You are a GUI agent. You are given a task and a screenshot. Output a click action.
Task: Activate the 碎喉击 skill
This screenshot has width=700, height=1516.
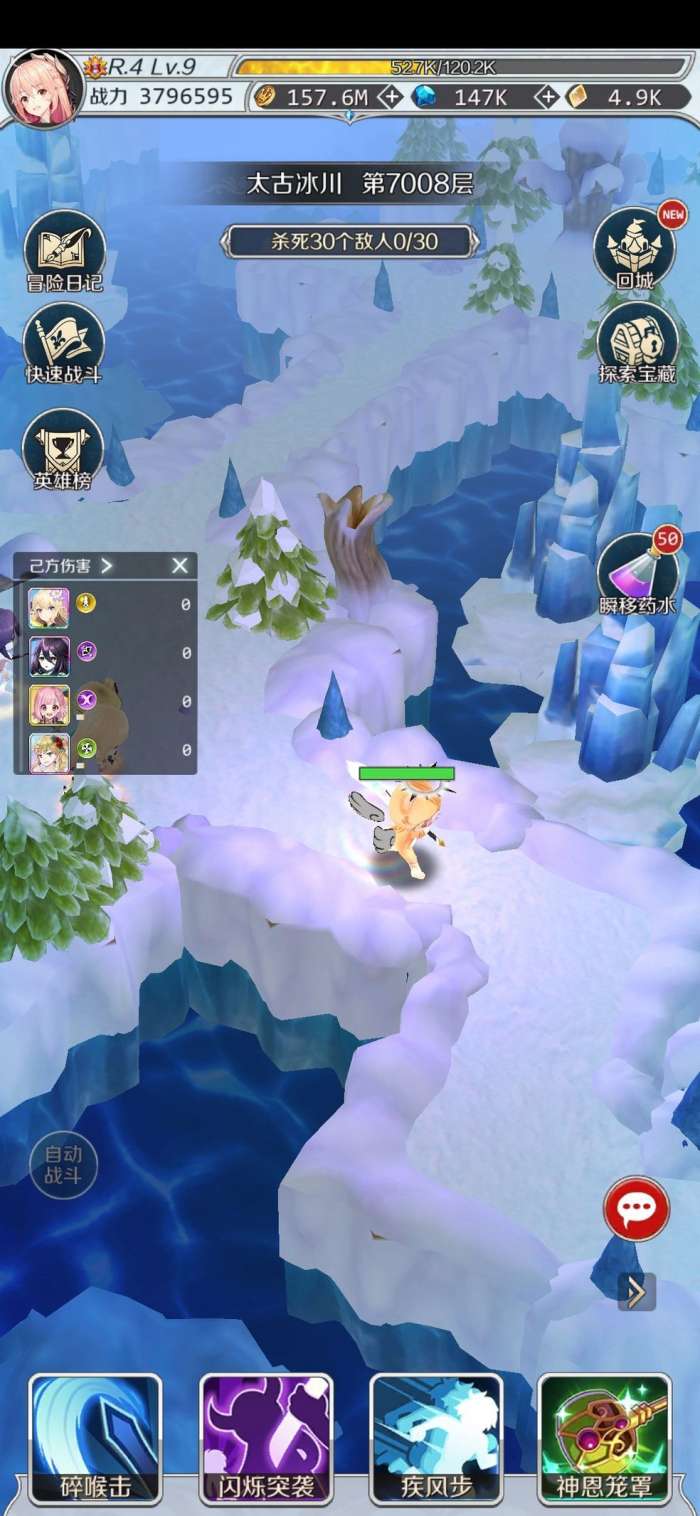click(x=95, y=1438)
